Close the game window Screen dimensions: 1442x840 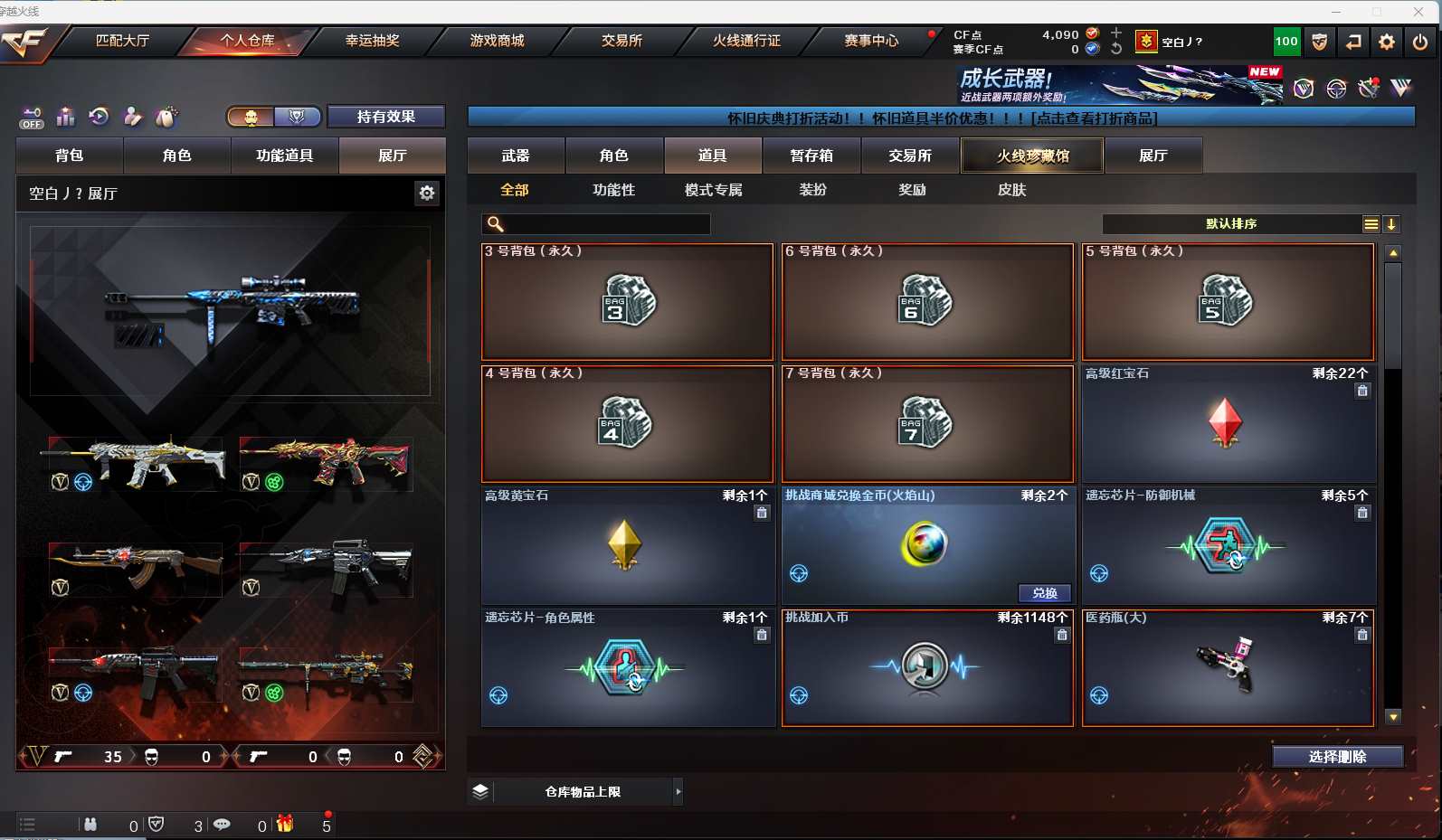pos(1418,11)
